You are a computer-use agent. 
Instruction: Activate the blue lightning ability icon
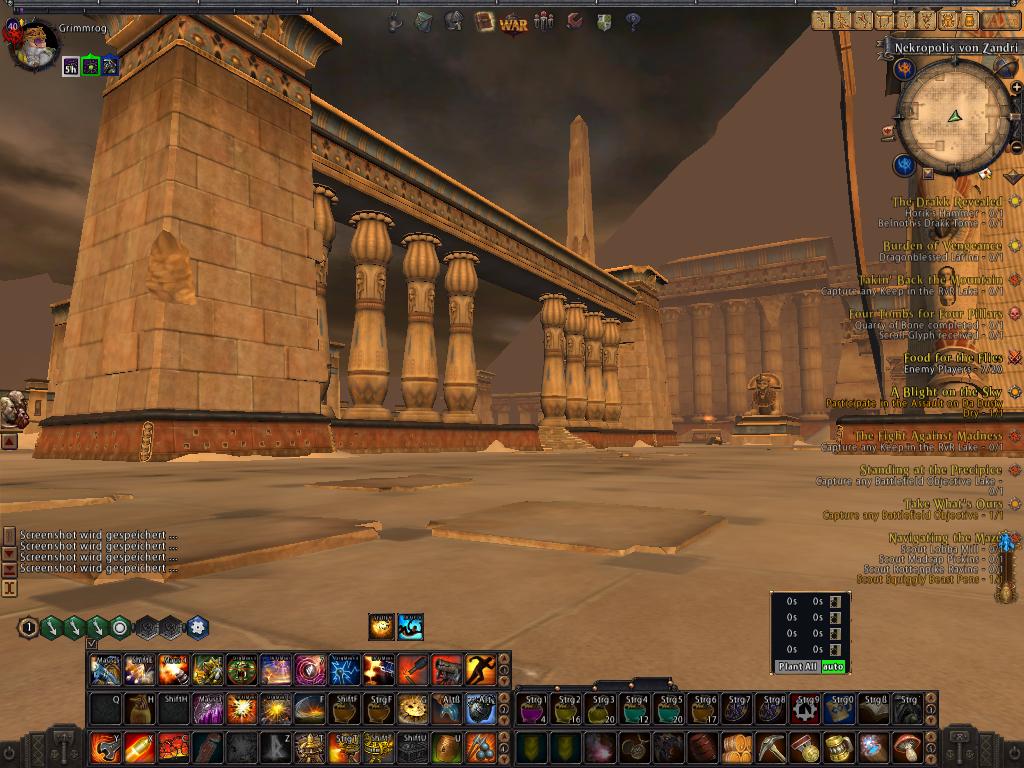(x=344, y=669)
